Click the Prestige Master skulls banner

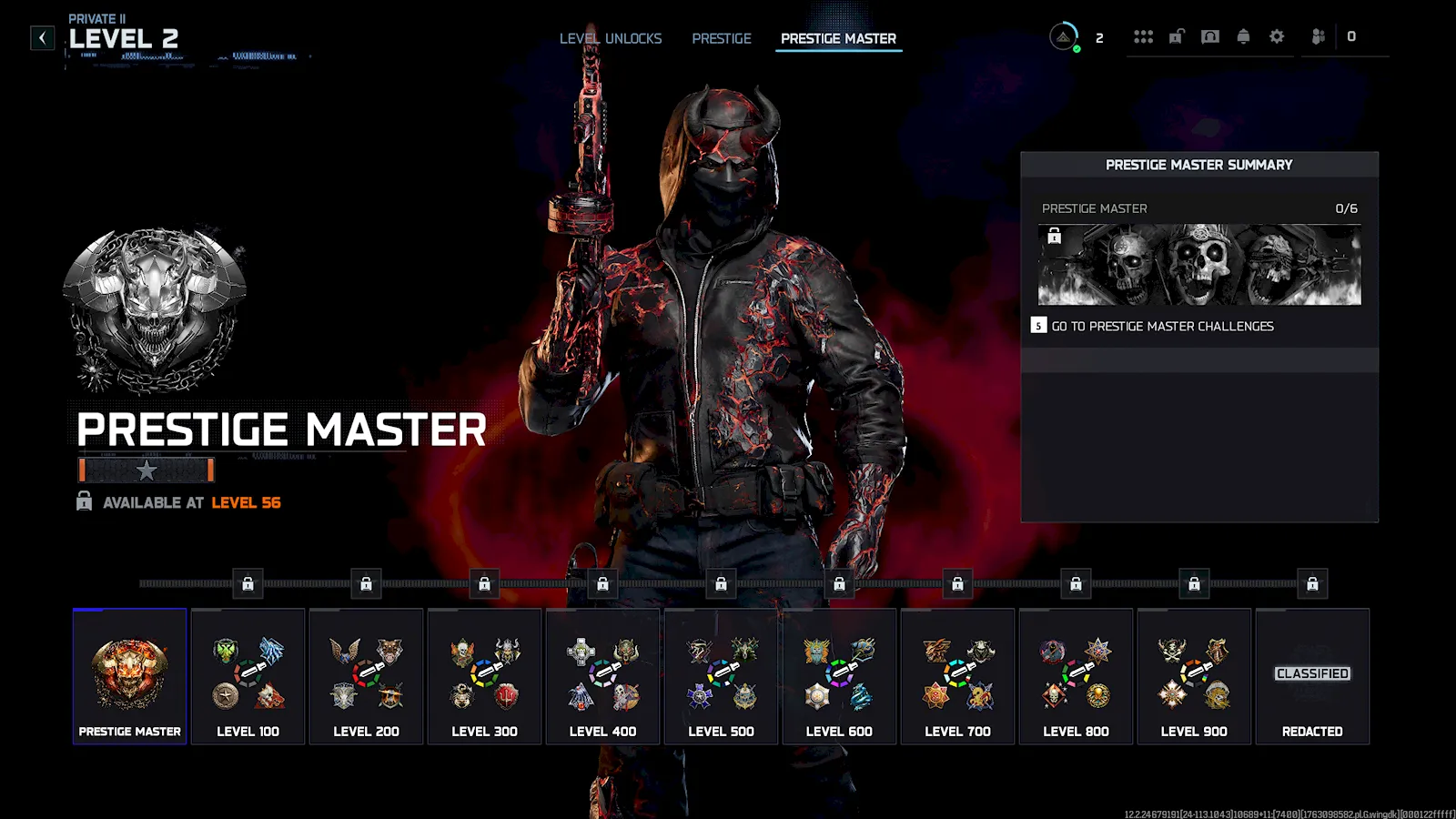(1199, 265)
